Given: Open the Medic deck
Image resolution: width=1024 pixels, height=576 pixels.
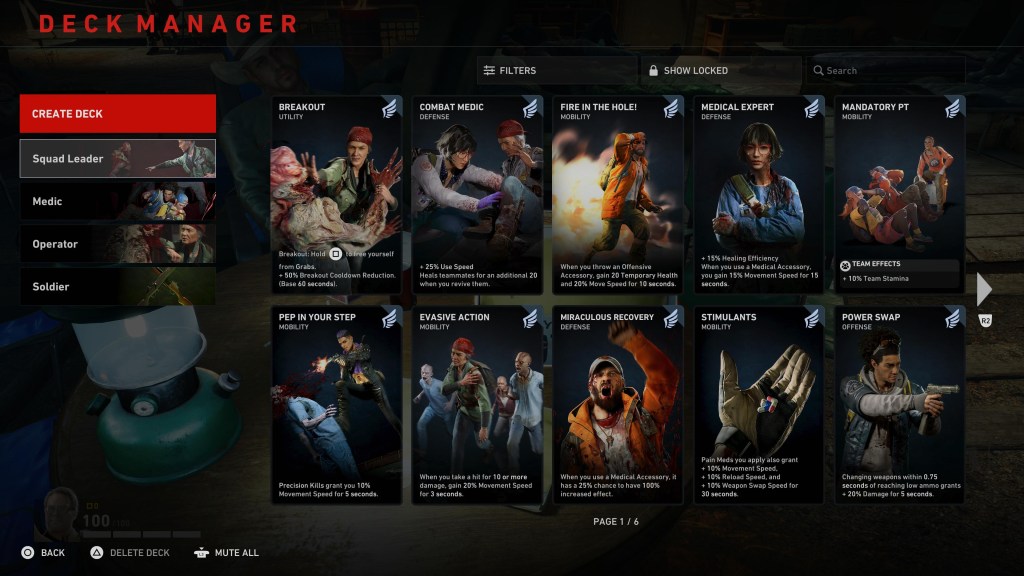Looking at the screenshot, I should click(x=117, y=201).
